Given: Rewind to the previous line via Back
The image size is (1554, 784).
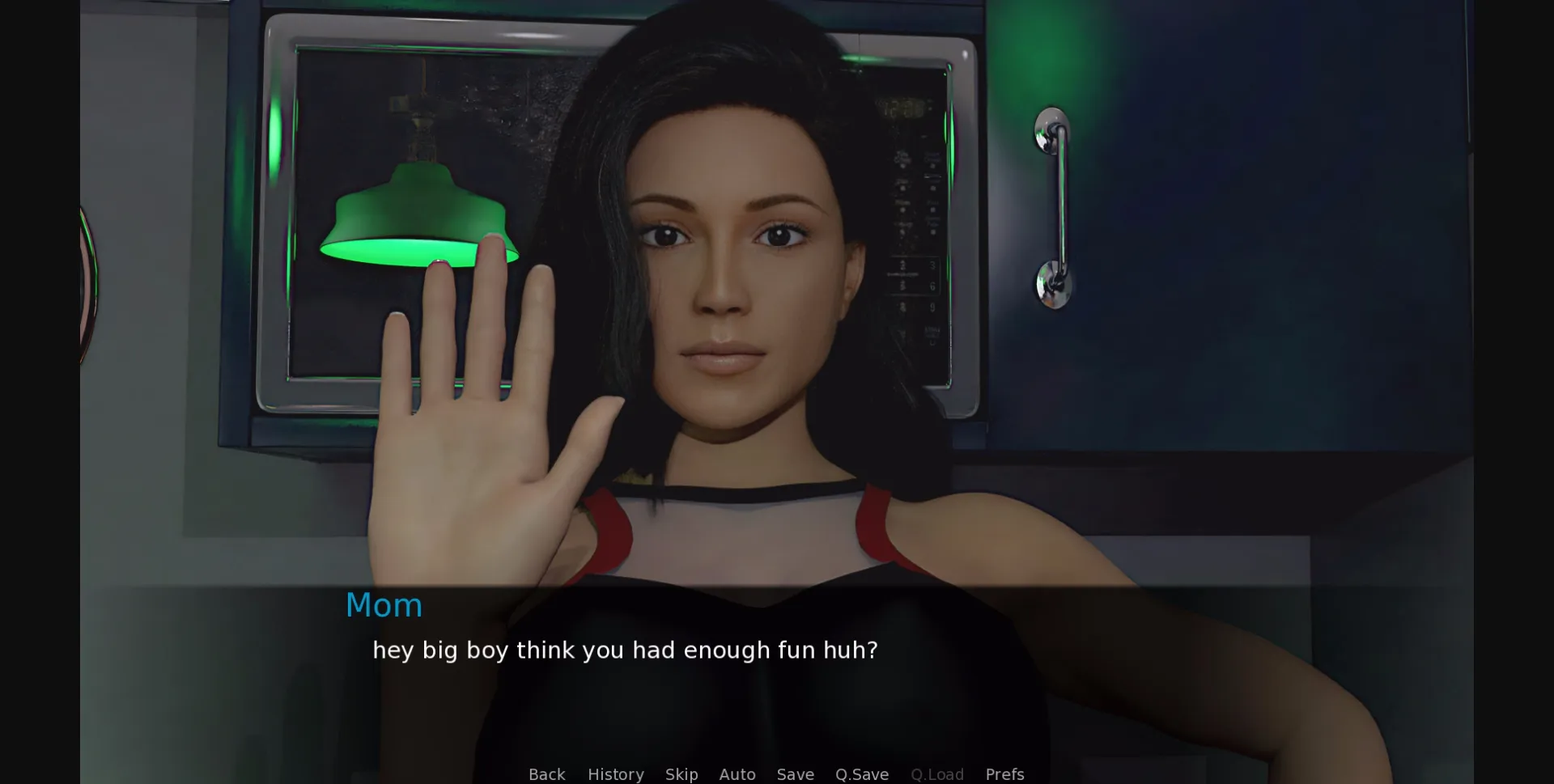Looking at the screenshot, I should (x=547, y=774).
